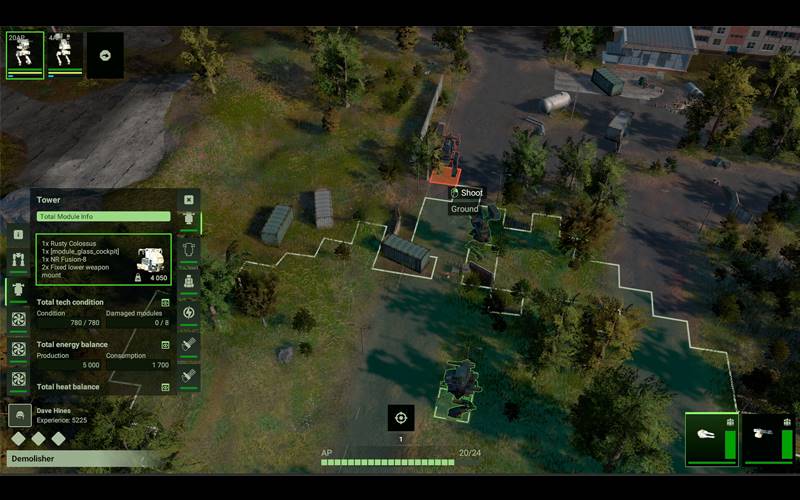Screen dimensions: 800x500
Task: Close the Tower info panel
Action: (x=188, y=200)
